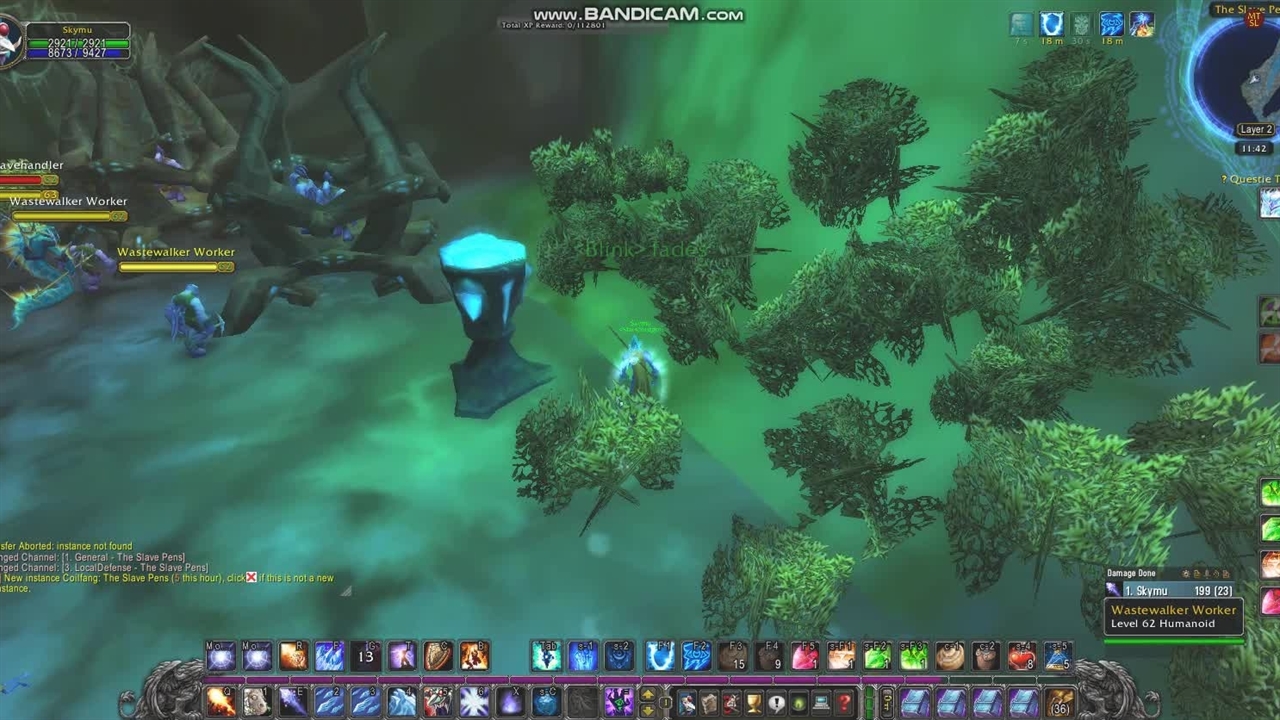Activate the ability bound to key 6
Image resolution: width=1280 pixels, height=720 pixels.
pos(474,702)
